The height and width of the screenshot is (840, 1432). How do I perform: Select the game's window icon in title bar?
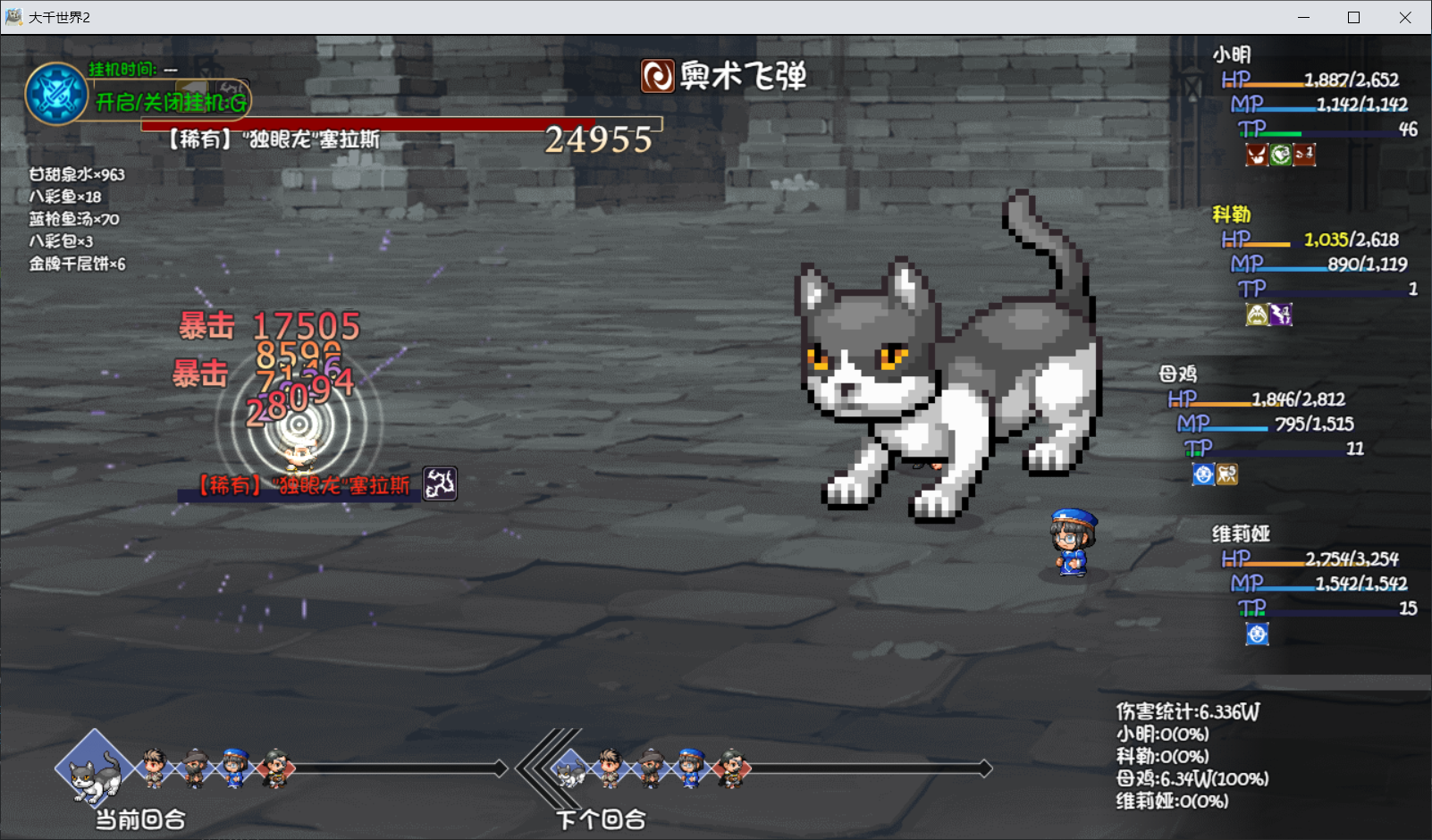[x=13, y=16]
